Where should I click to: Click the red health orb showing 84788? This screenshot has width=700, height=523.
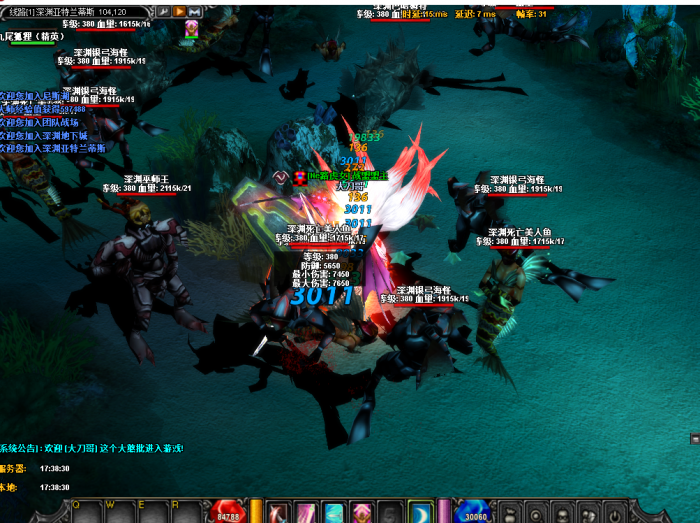(228, 512)
